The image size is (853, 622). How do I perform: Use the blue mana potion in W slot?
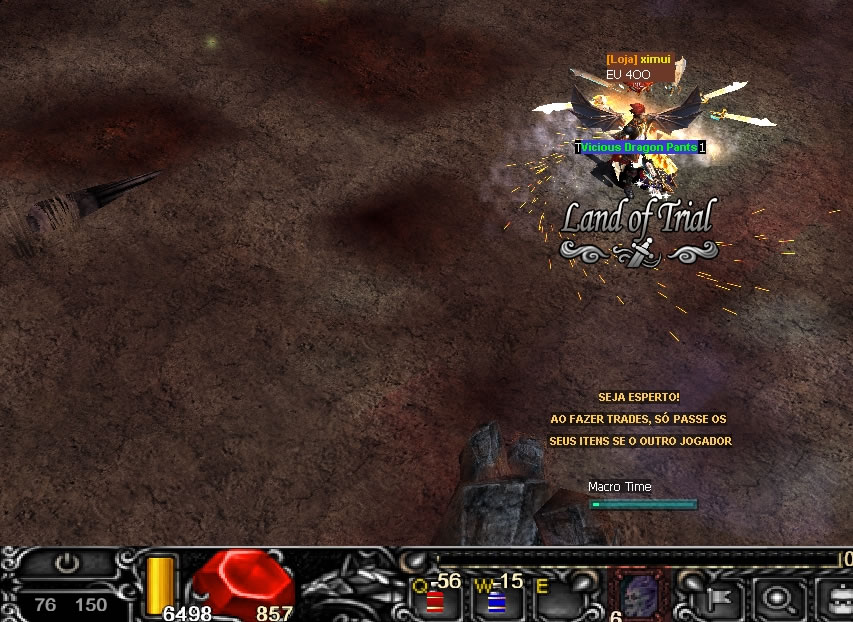[496, 600]
